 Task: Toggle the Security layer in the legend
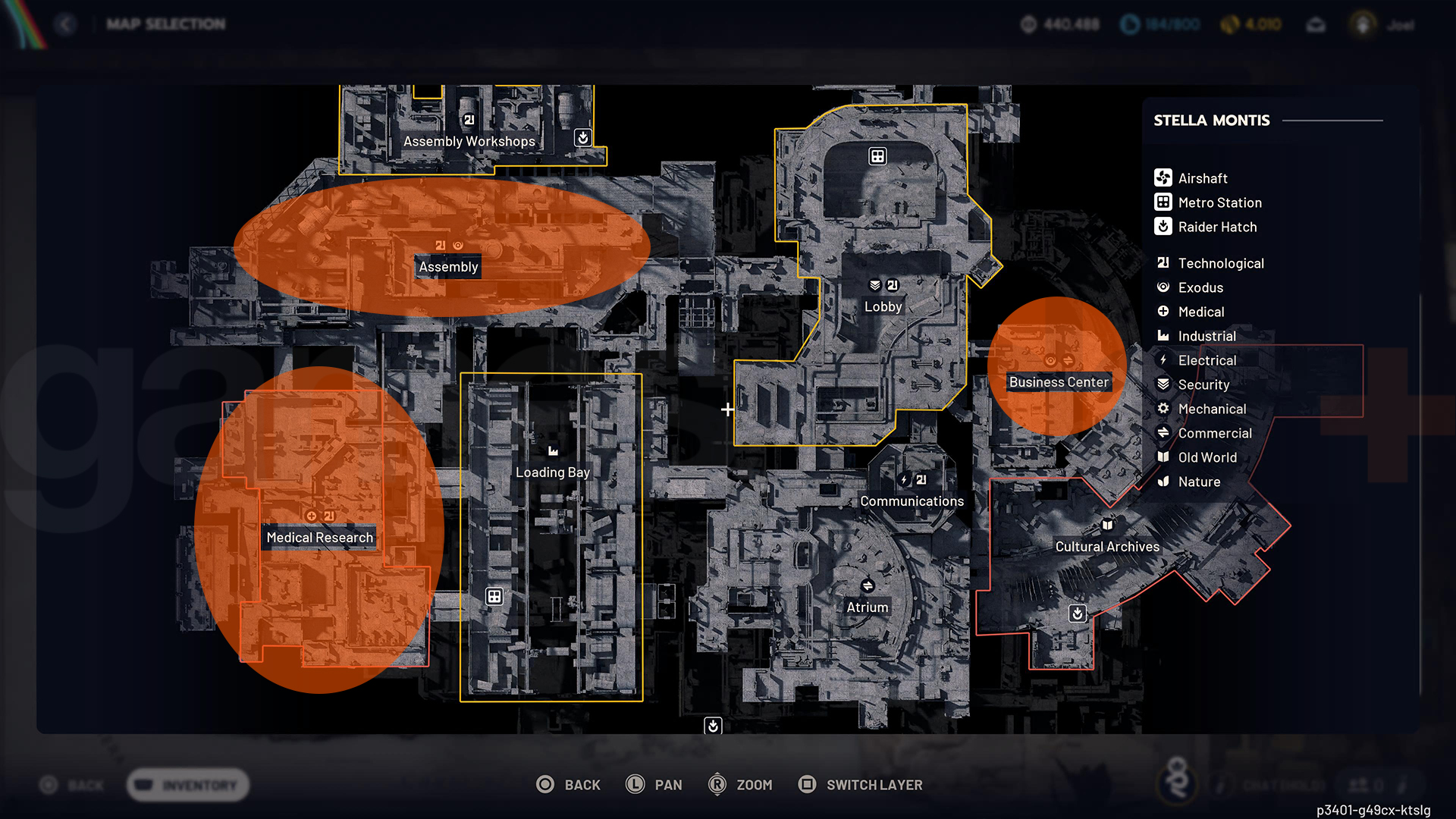[x=1162, y=384]
